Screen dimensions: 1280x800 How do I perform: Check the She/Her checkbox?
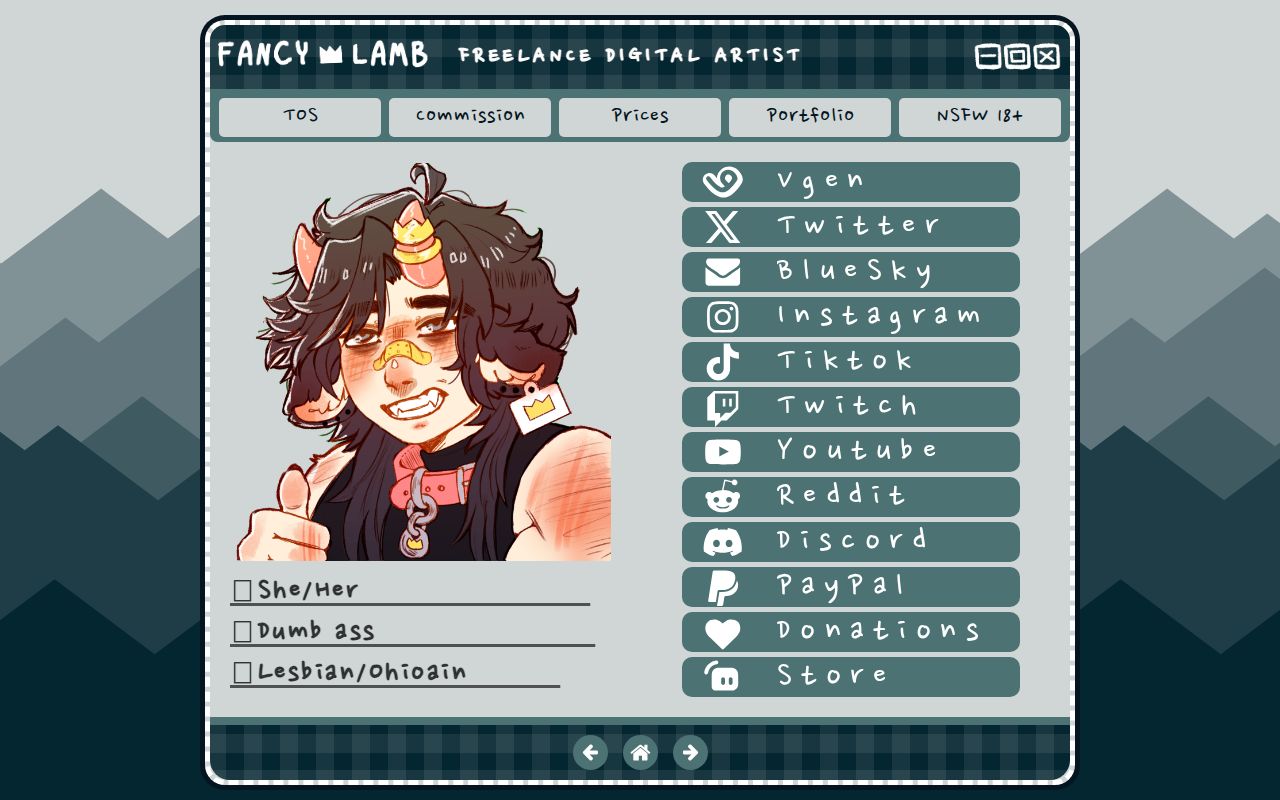click(x=240, y=590)
